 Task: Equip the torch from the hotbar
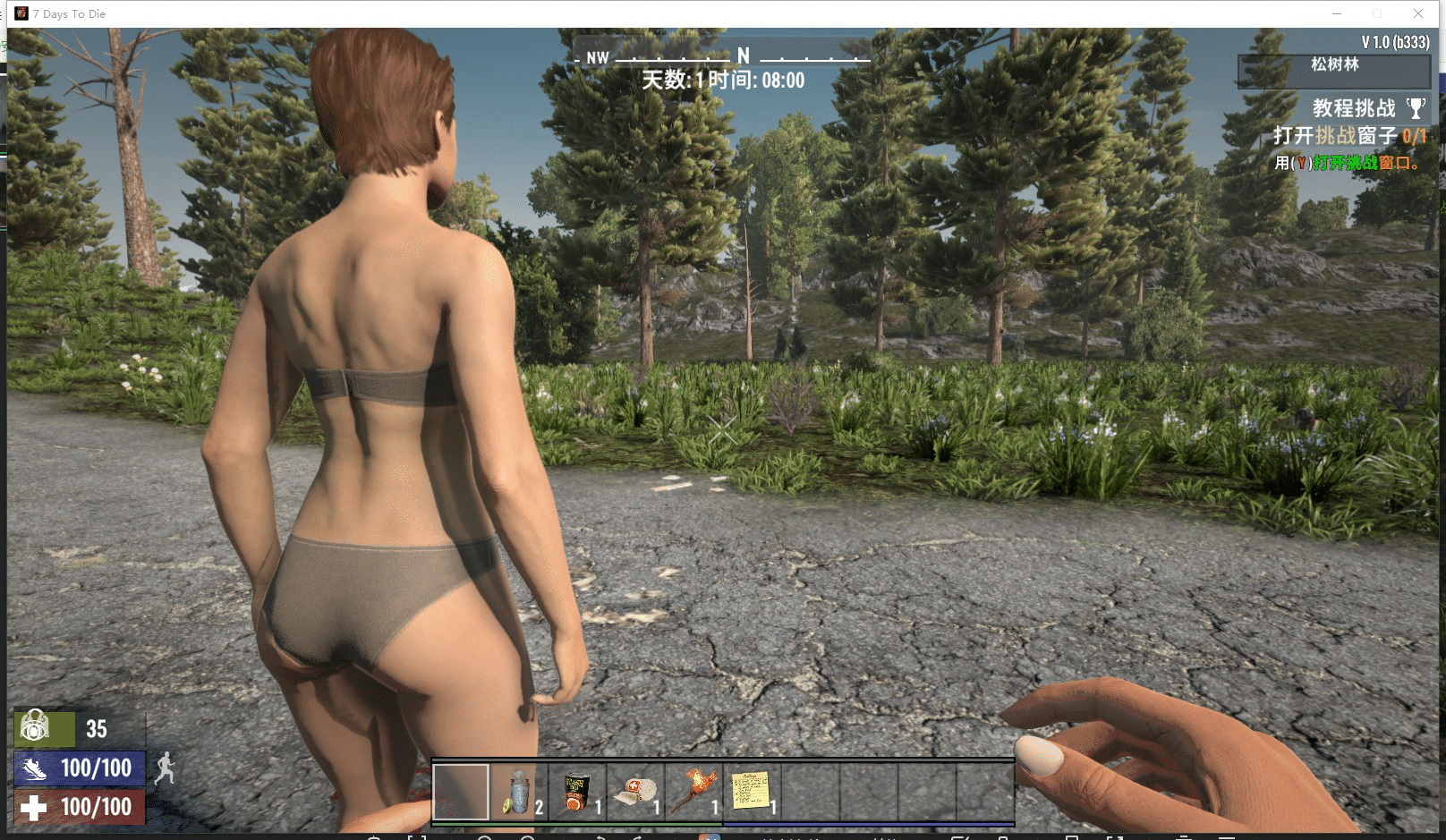[x=693, y=792]
